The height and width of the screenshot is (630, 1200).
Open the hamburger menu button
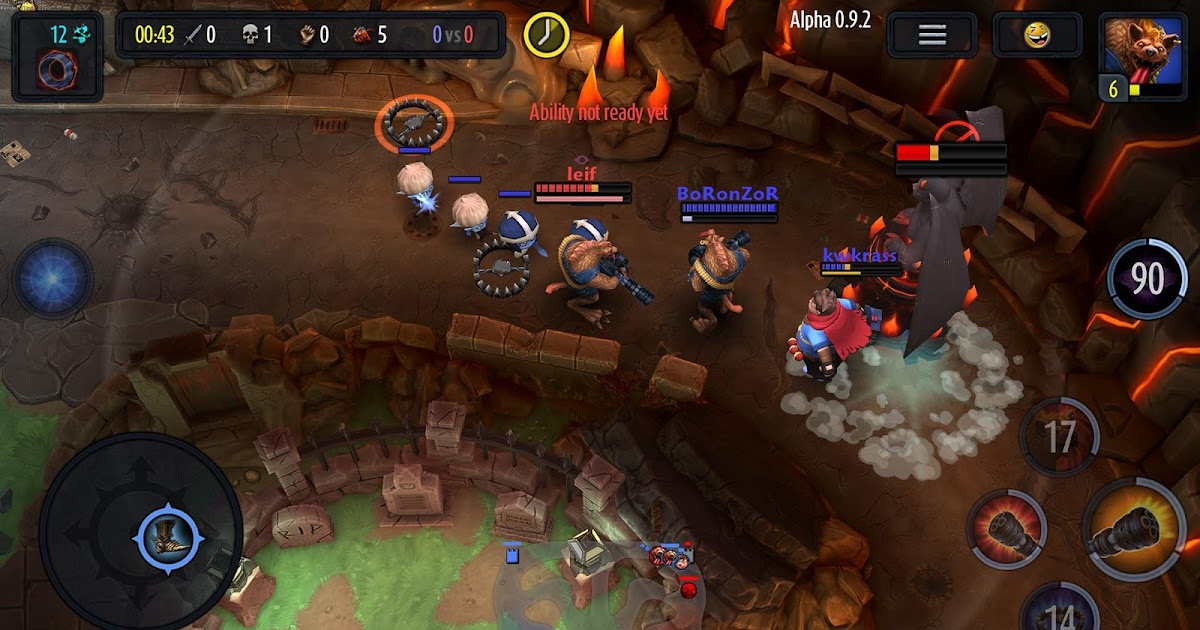[x=932, y=36]
